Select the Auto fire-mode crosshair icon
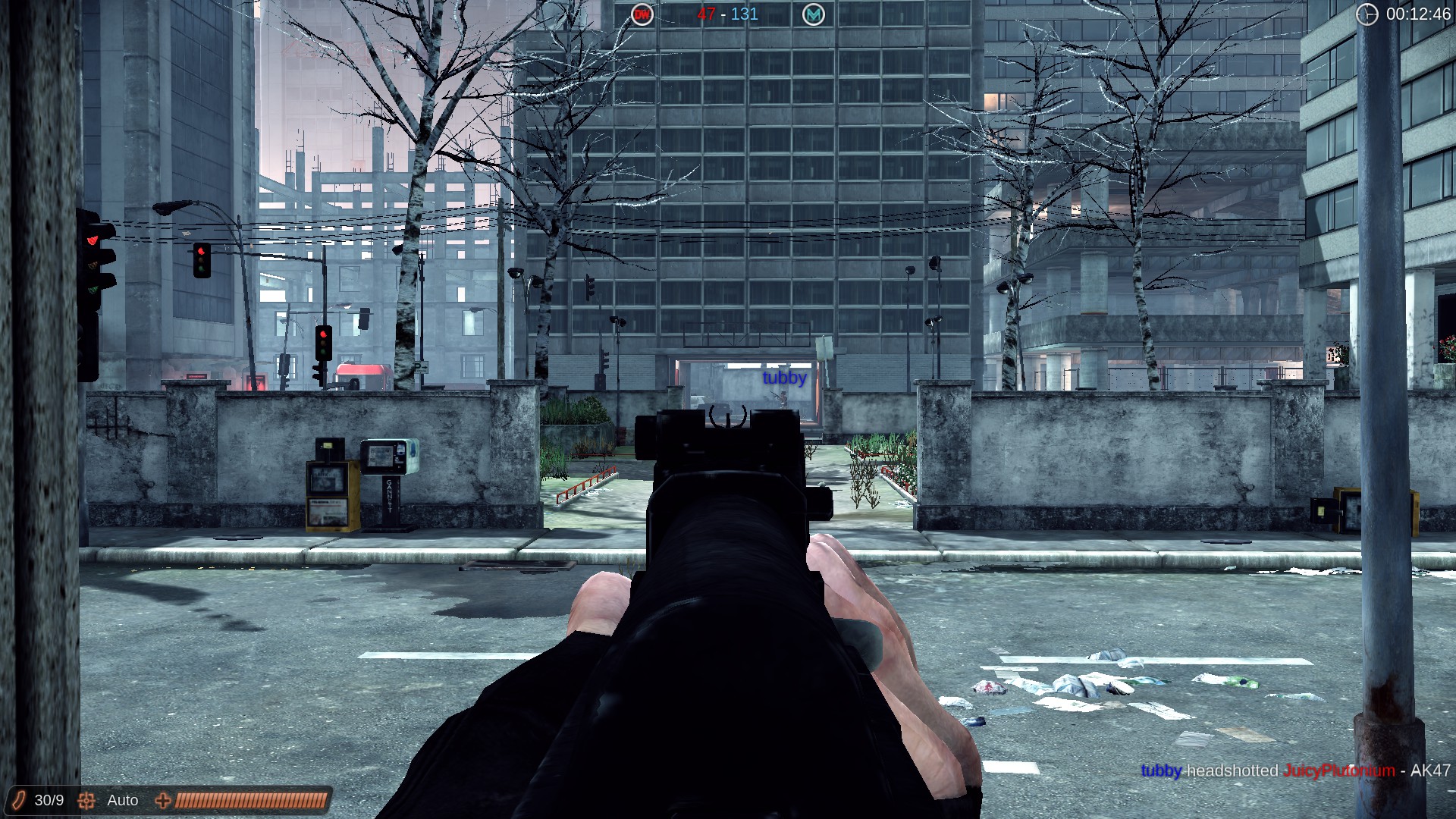Viewport: 1456px width, 819px height. tap(87, 800)
